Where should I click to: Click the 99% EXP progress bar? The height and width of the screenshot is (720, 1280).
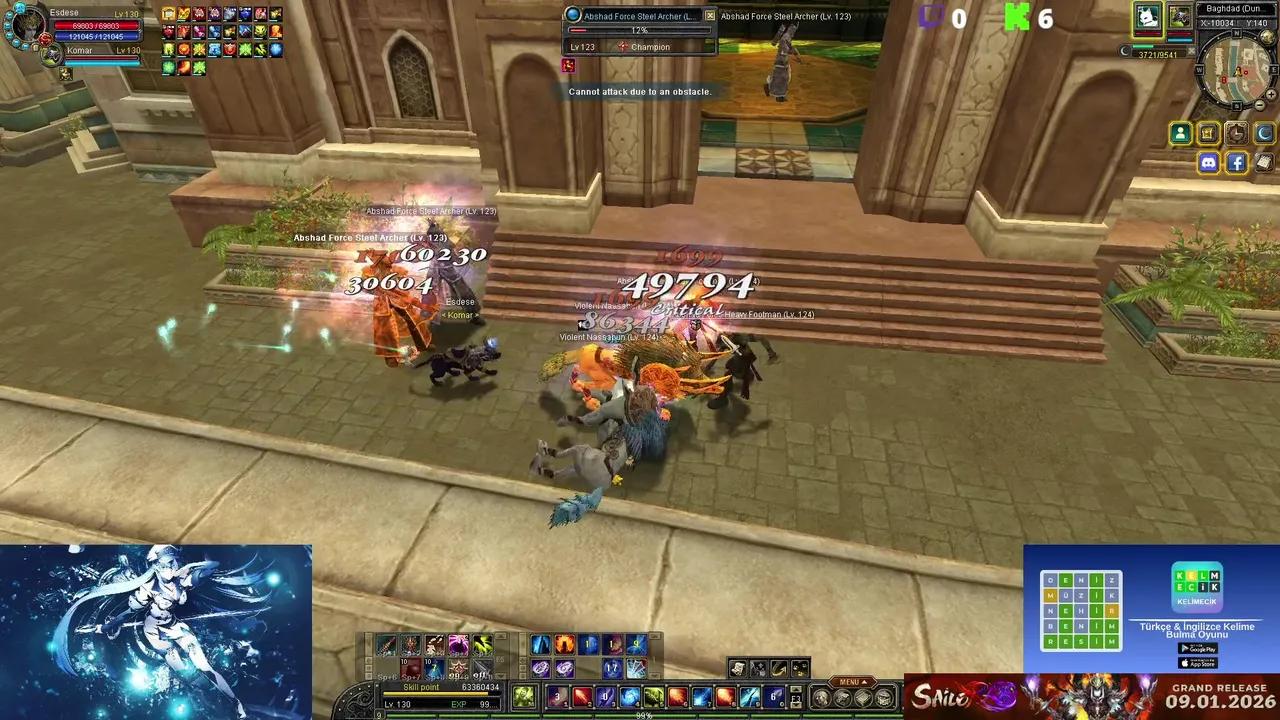click(643, 714)
